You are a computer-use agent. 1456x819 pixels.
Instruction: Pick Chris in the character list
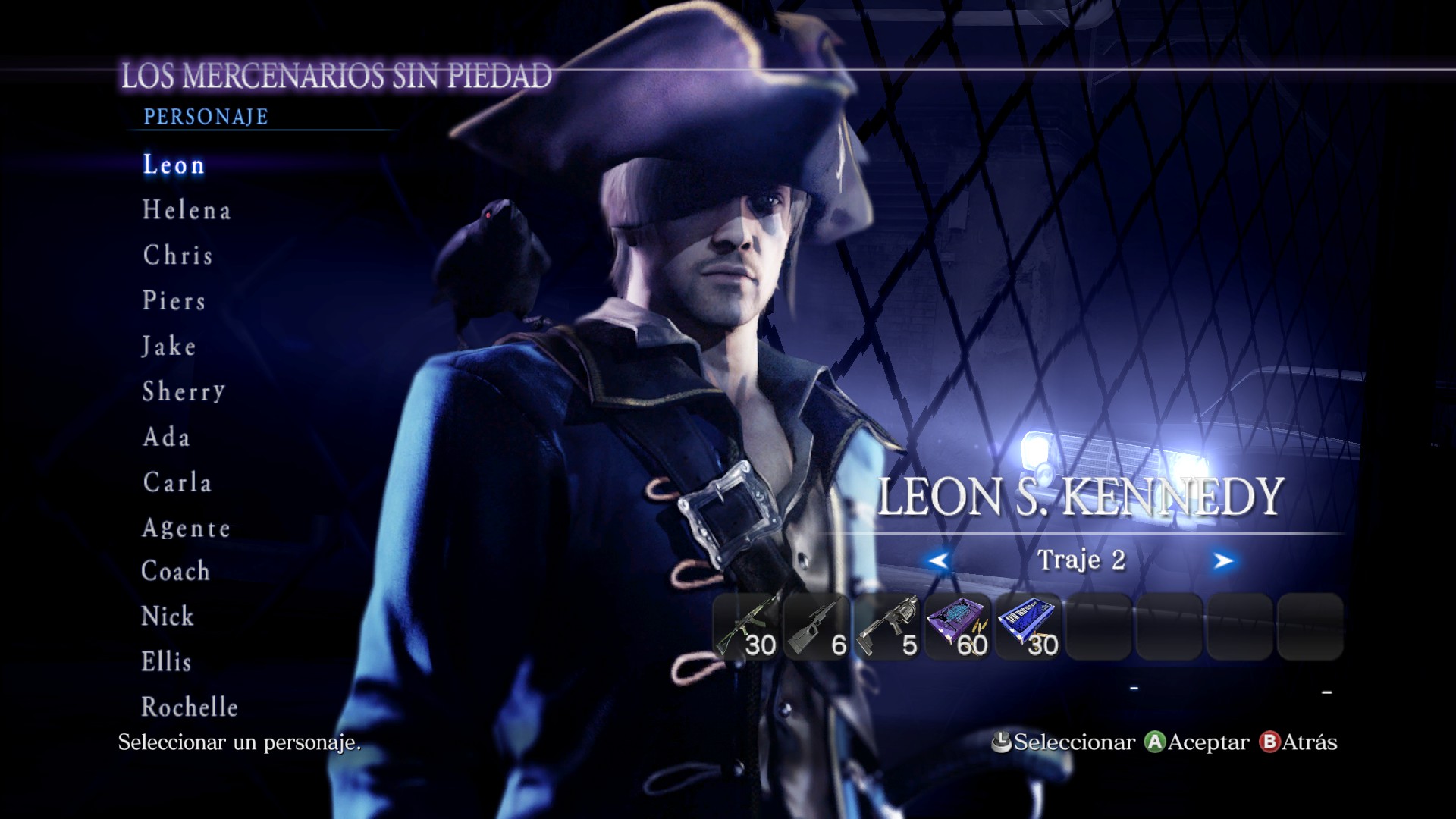tap(178, 256)
